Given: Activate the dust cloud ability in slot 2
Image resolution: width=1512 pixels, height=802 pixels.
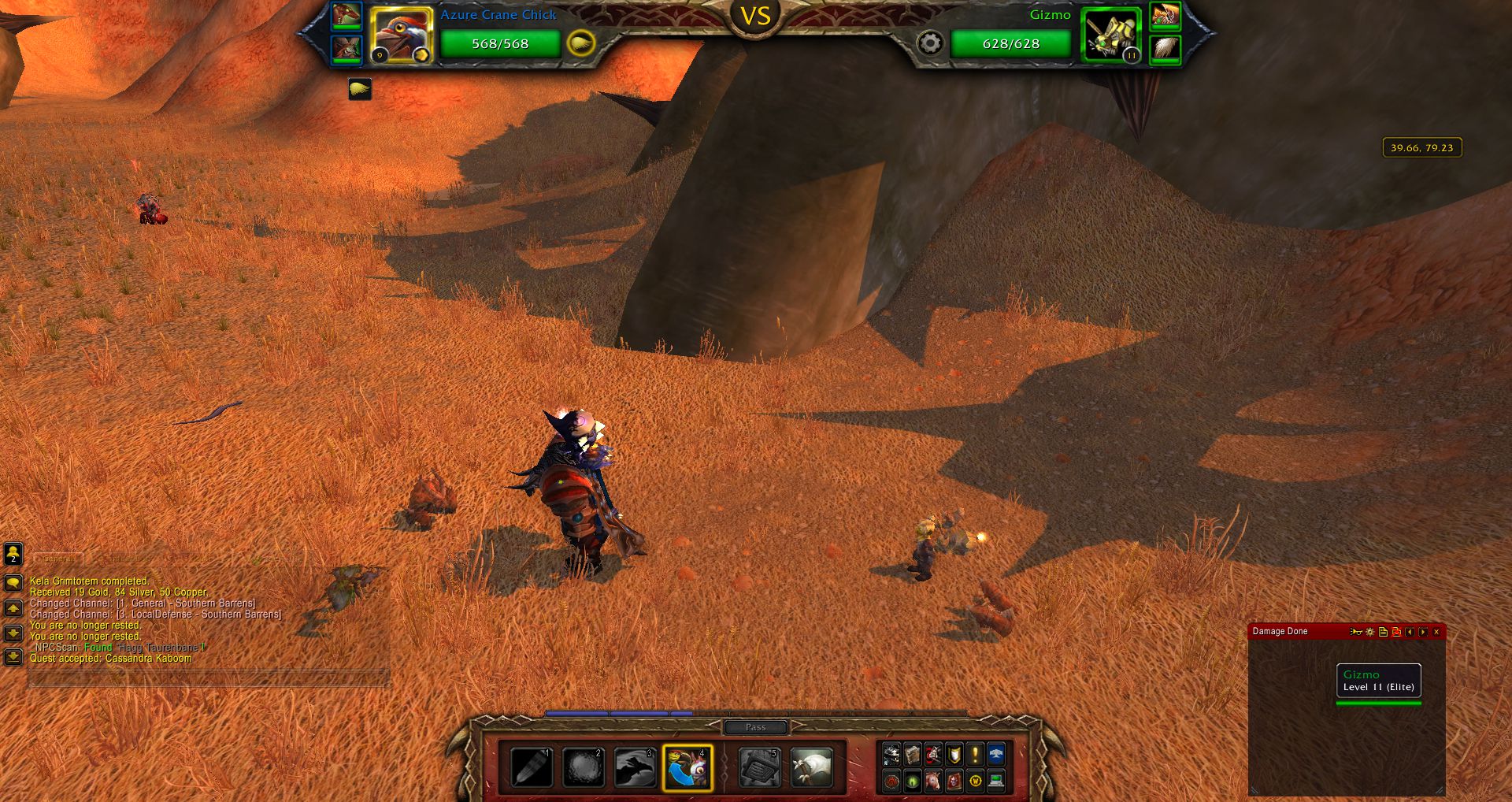Looking at the screenshot, I should pos(584,767).
